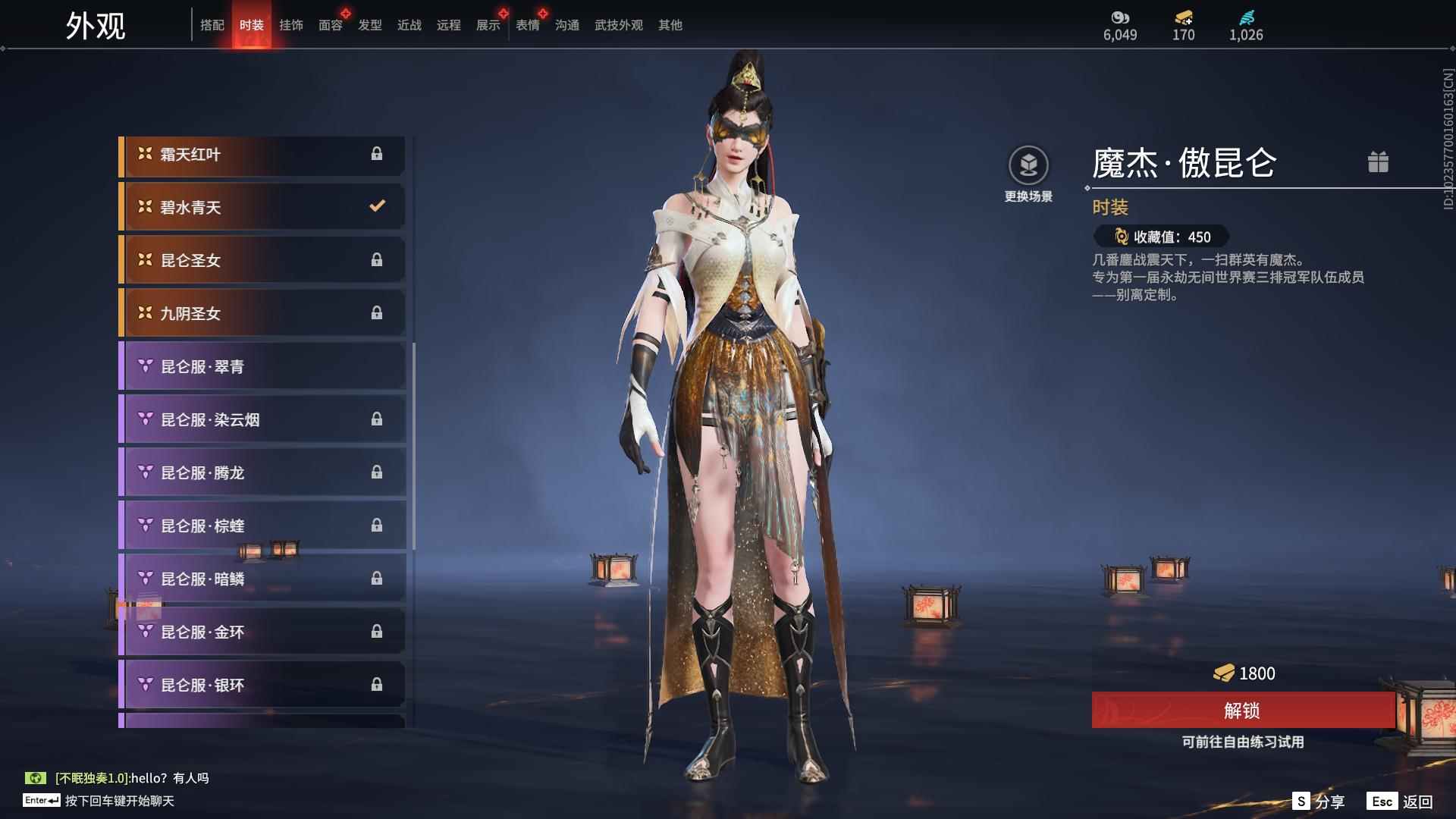1456x819 pixels.
Task: Switch to the 其他 tab
Action: (x=670, y=25)
